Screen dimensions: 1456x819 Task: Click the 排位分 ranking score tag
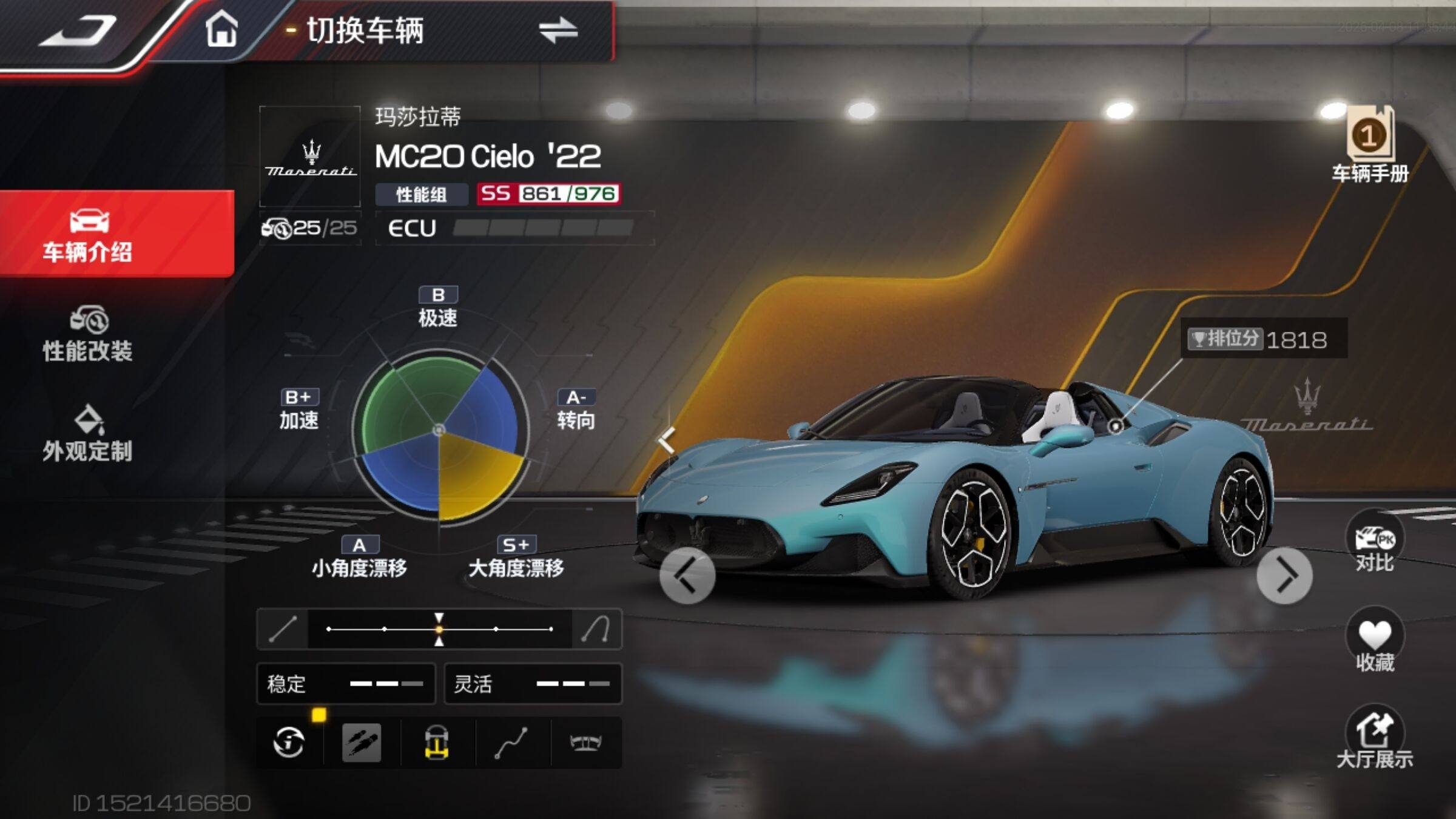coord(1259,339)
